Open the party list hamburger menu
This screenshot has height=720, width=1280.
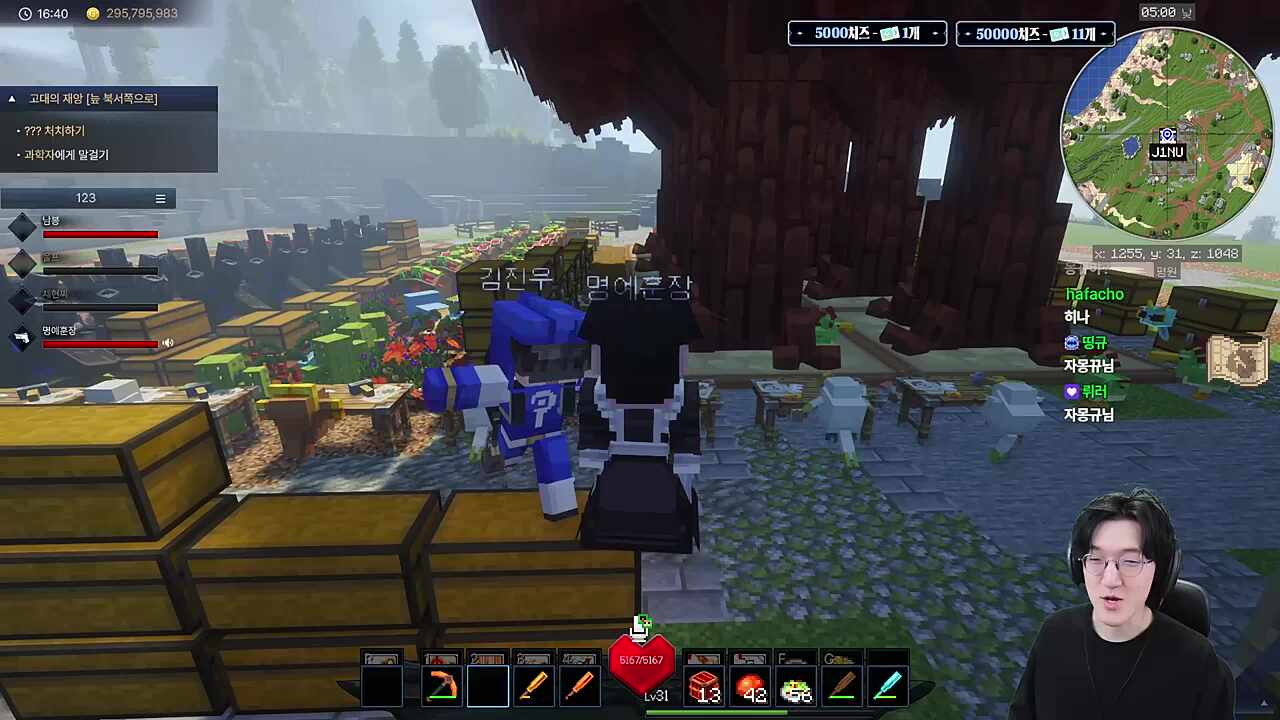[160, 199]
